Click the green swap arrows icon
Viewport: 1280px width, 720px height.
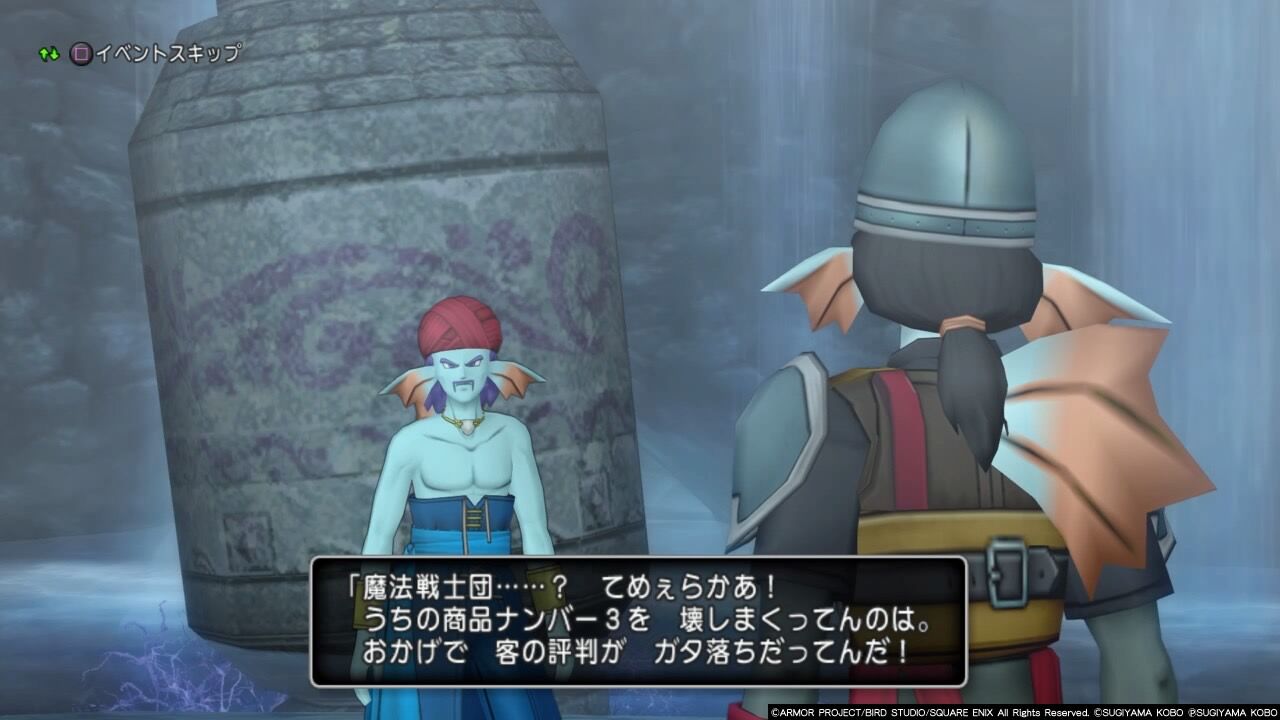point(47,53)
